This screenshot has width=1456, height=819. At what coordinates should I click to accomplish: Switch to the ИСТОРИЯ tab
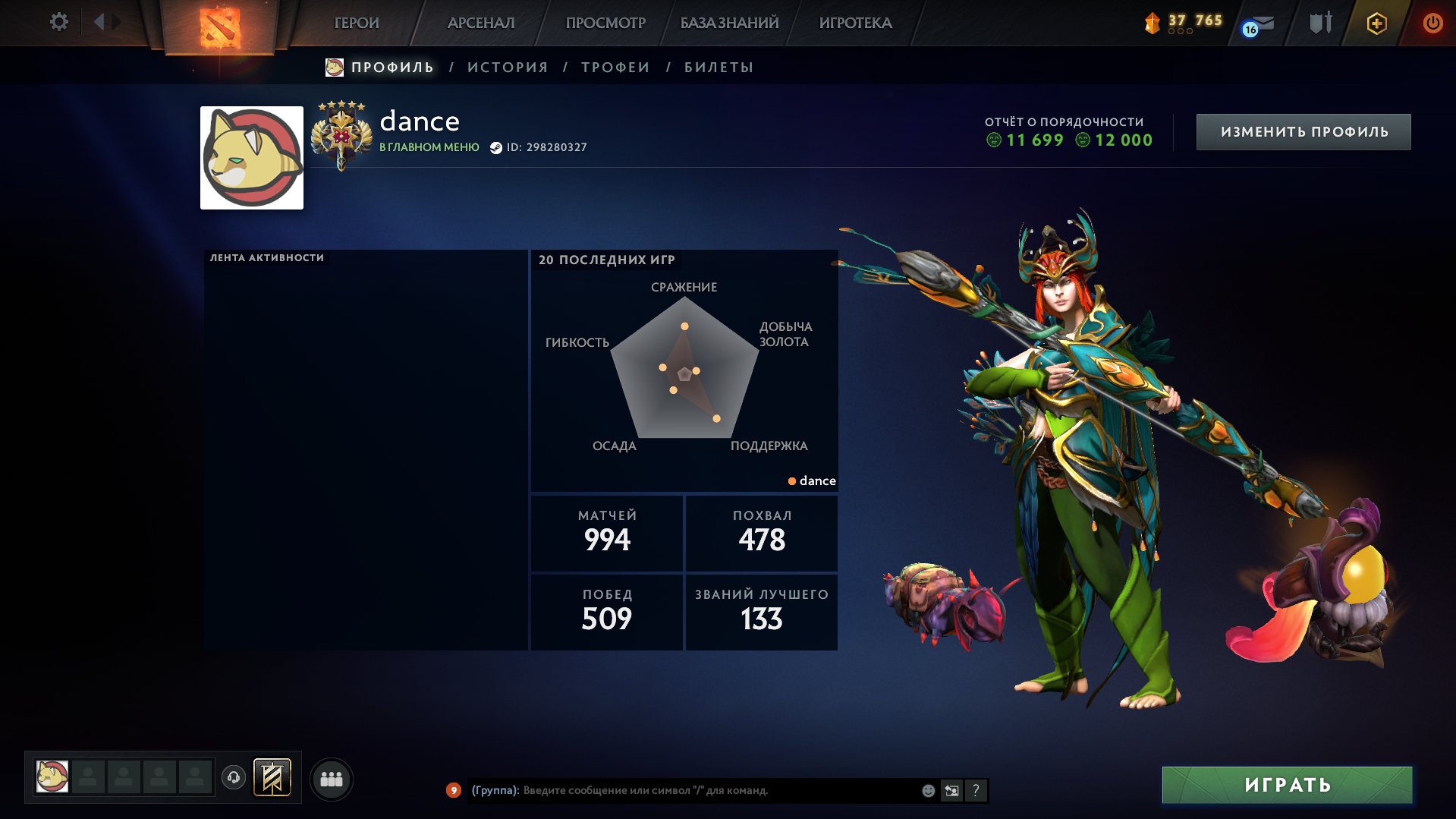508,68
